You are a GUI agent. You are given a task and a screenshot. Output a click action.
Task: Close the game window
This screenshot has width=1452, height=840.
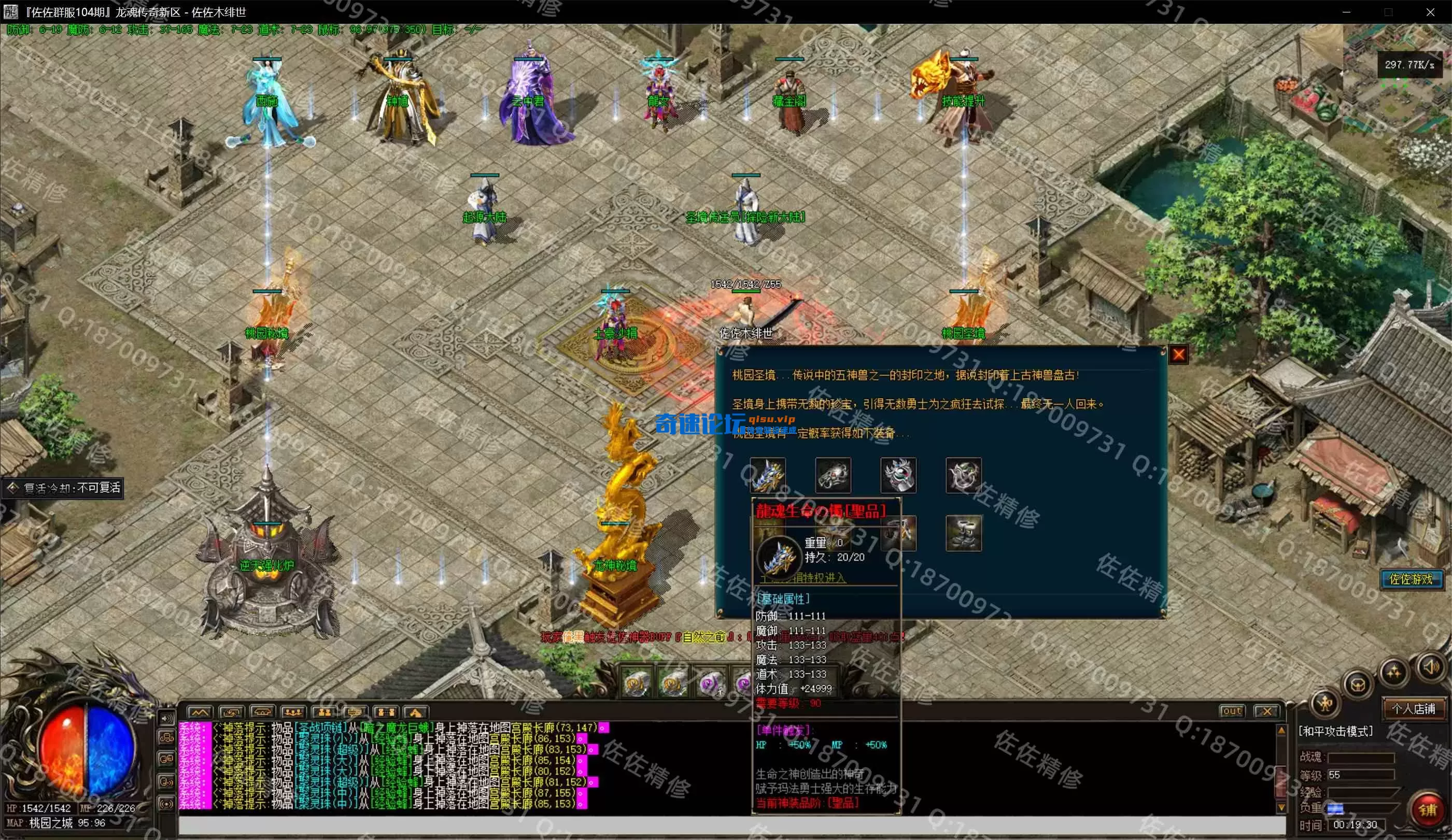click(x=1430, y=12)
